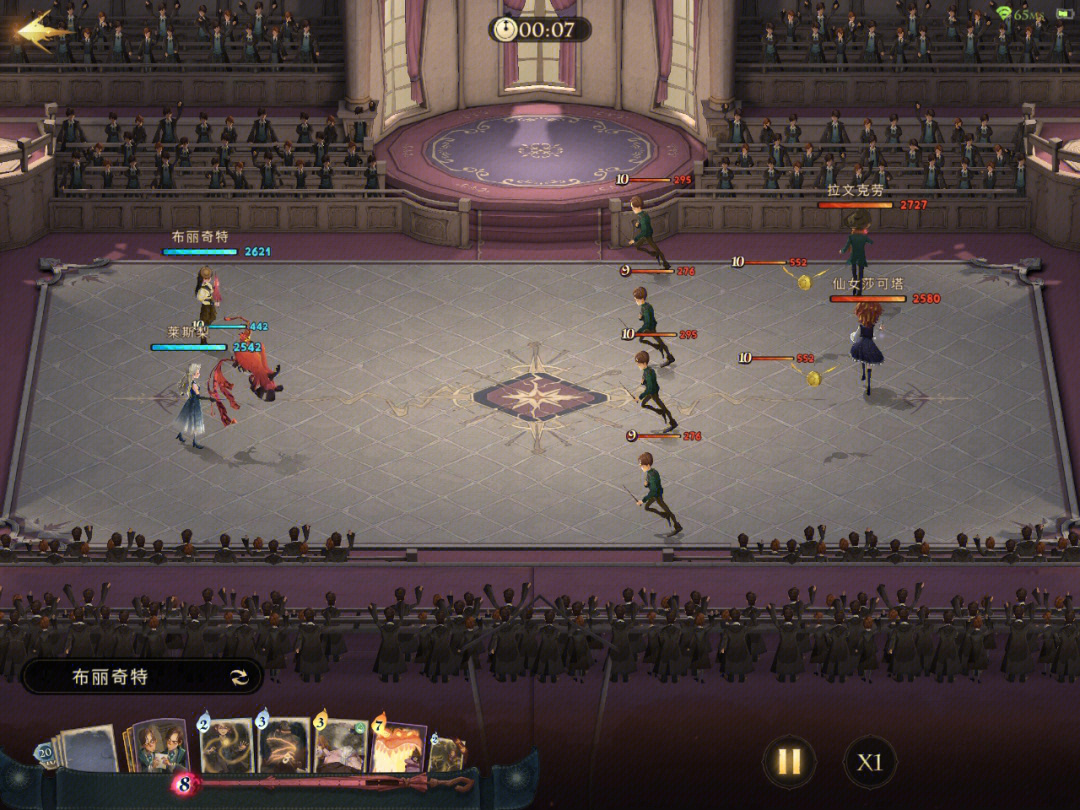The width and height of the screenshot is (1080, 810).
Task: Select the twin students companion card
Action: pos(158,747)
